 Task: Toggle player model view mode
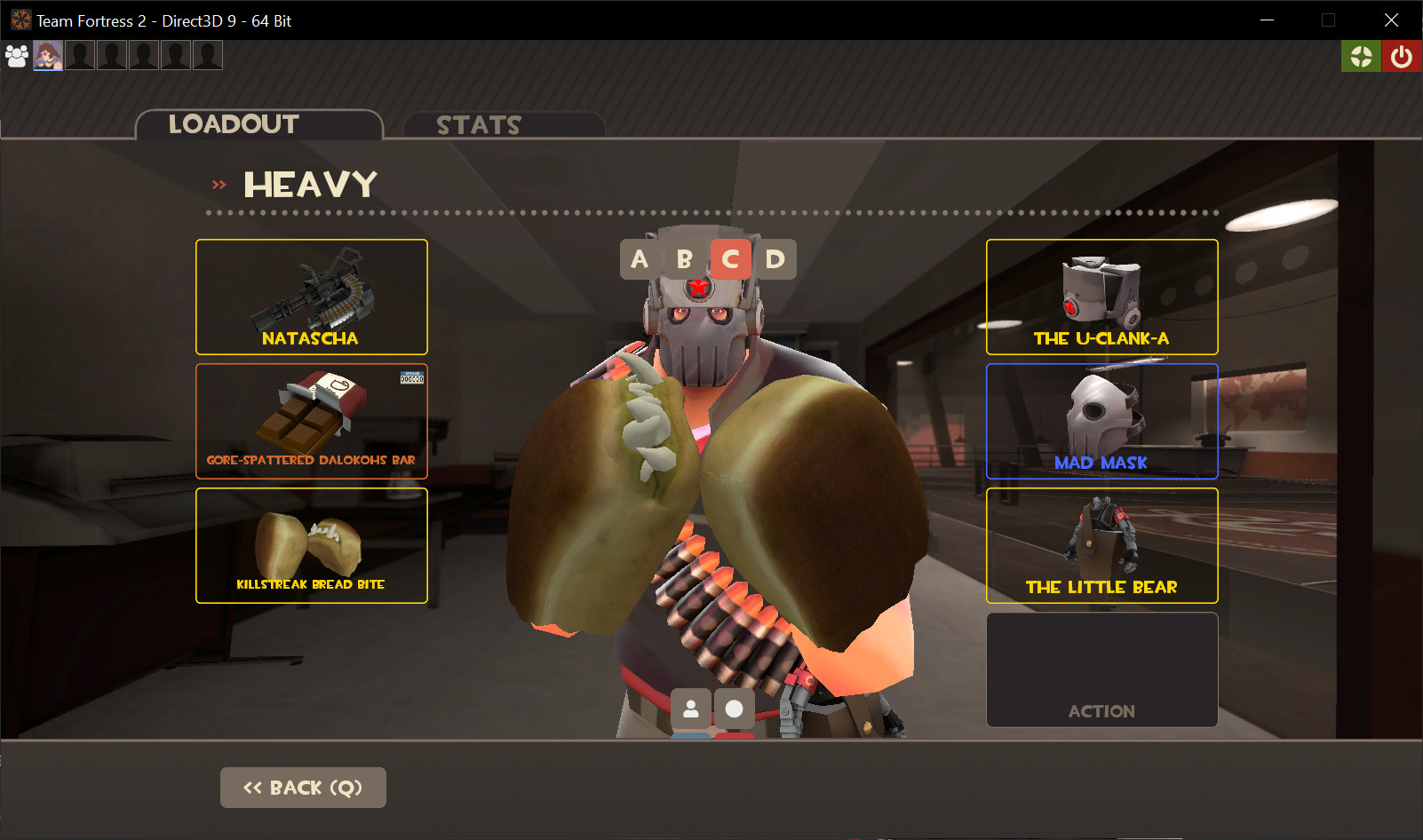pyautogui.click(x=691, y=709)
